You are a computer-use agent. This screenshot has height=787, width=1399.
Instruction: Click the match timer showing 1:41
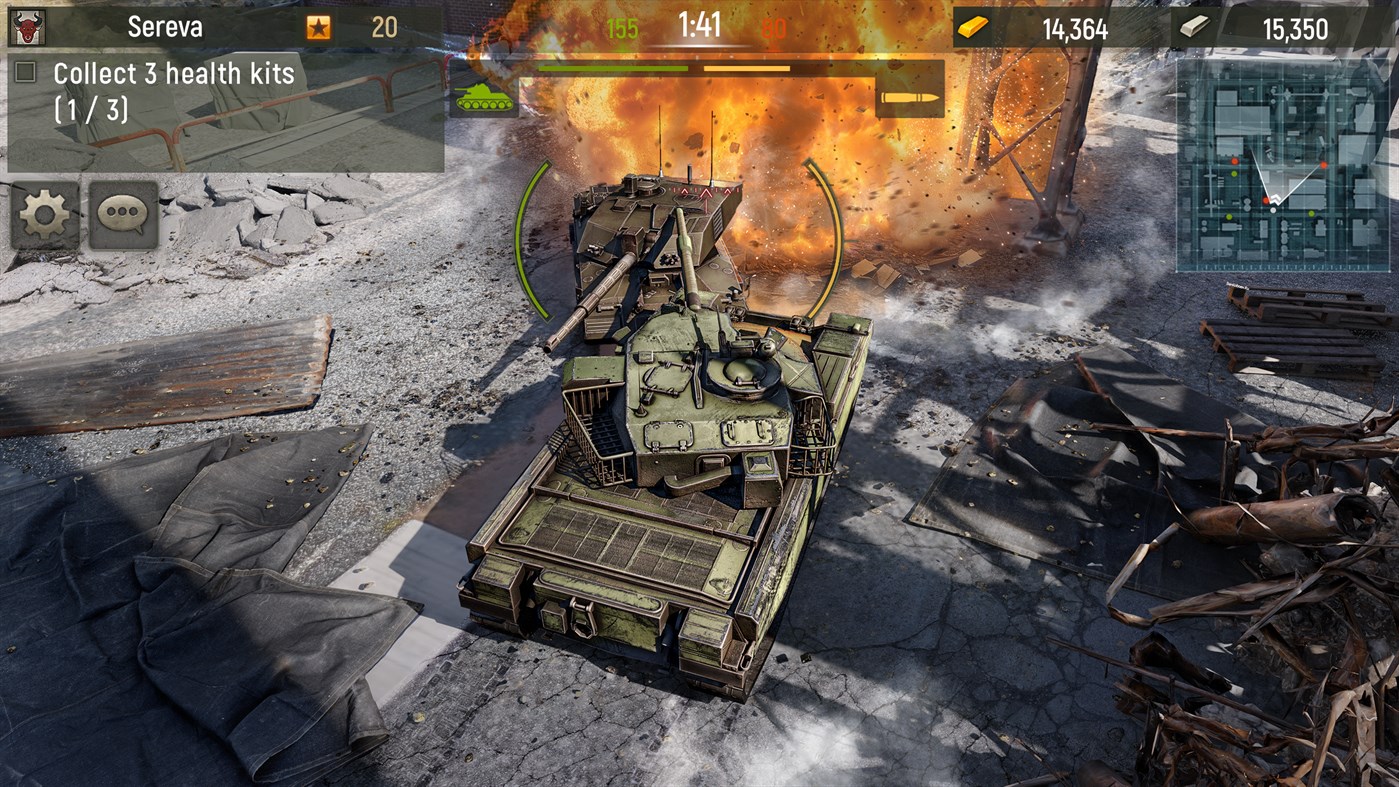[699, 25]
